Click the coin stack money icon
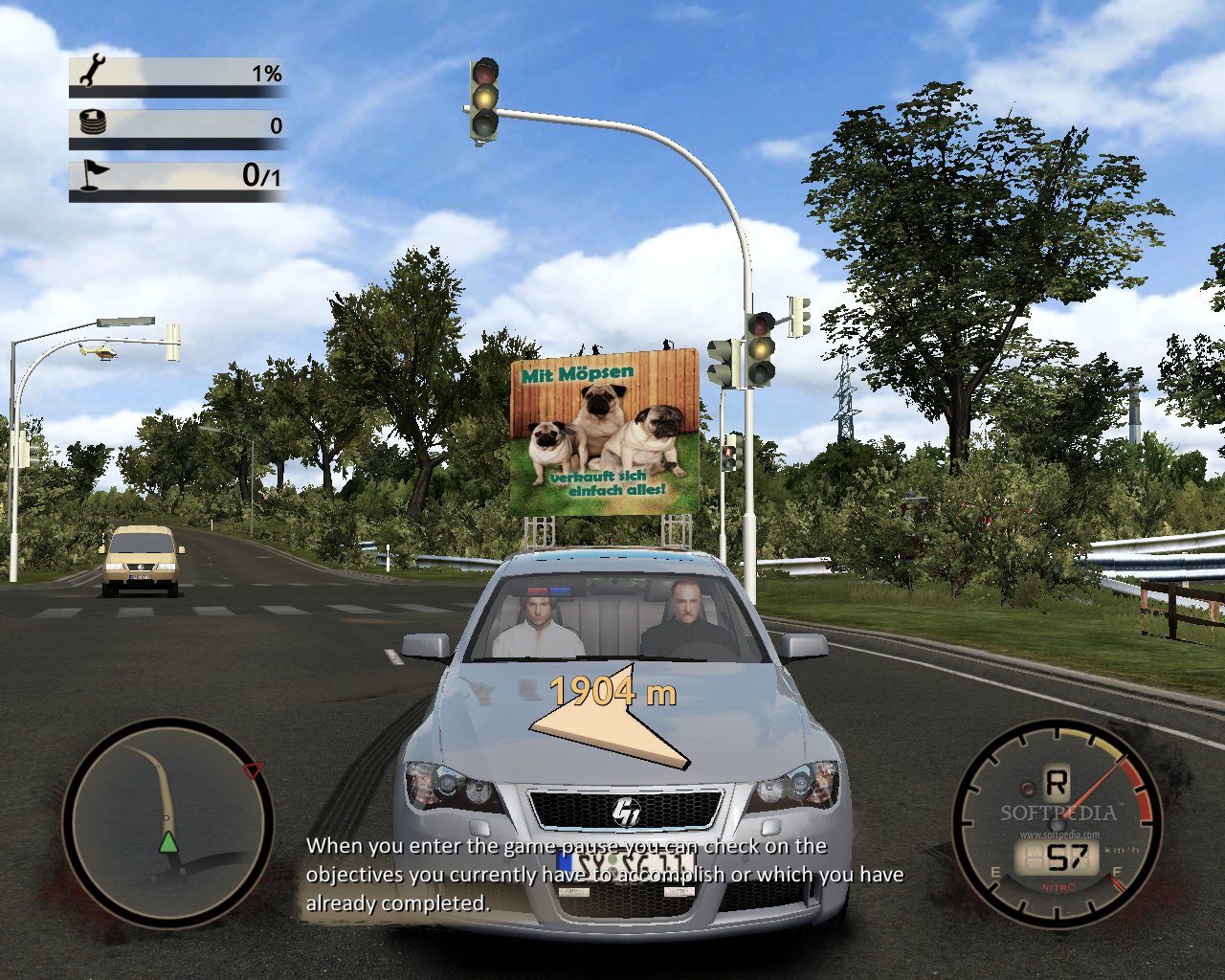Viewport: 1225px width, 980px height. click(x=93, y=123)
